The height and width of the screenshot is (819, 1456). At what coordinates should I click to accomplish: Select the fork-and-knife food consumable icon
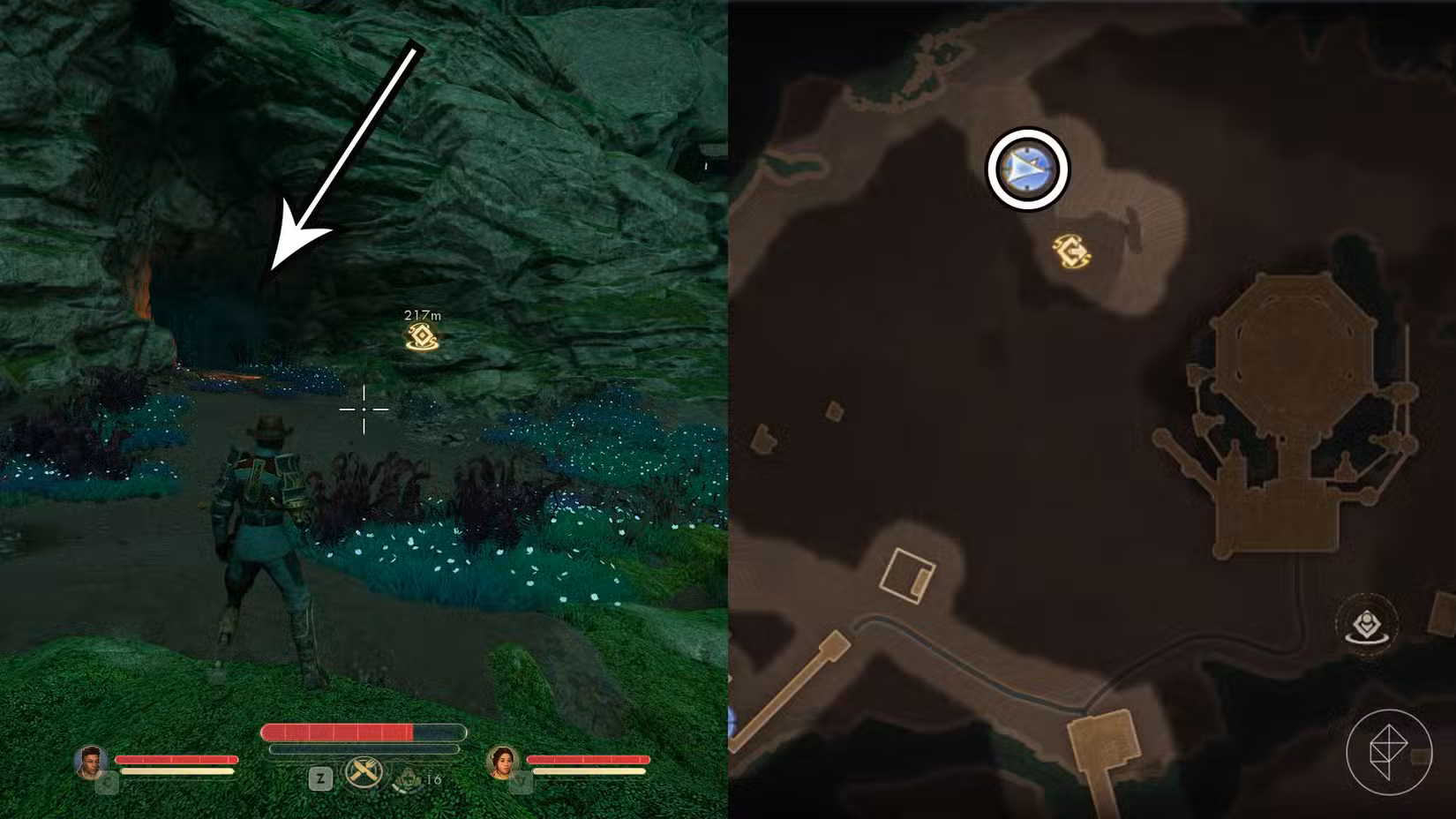[364, 774]
